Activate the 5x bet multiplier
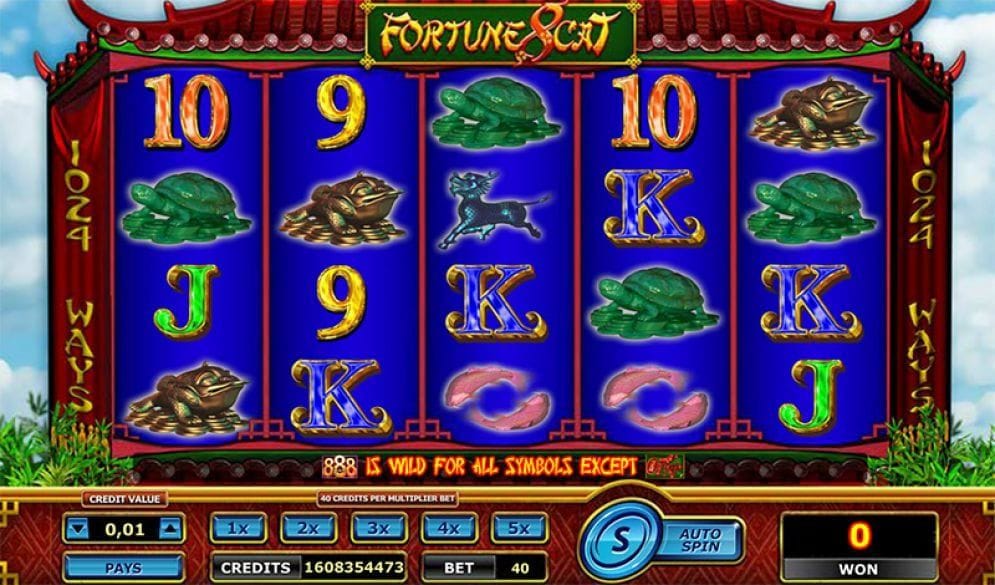Viewport: 995px width, 585px height. (x=518, y=528)
